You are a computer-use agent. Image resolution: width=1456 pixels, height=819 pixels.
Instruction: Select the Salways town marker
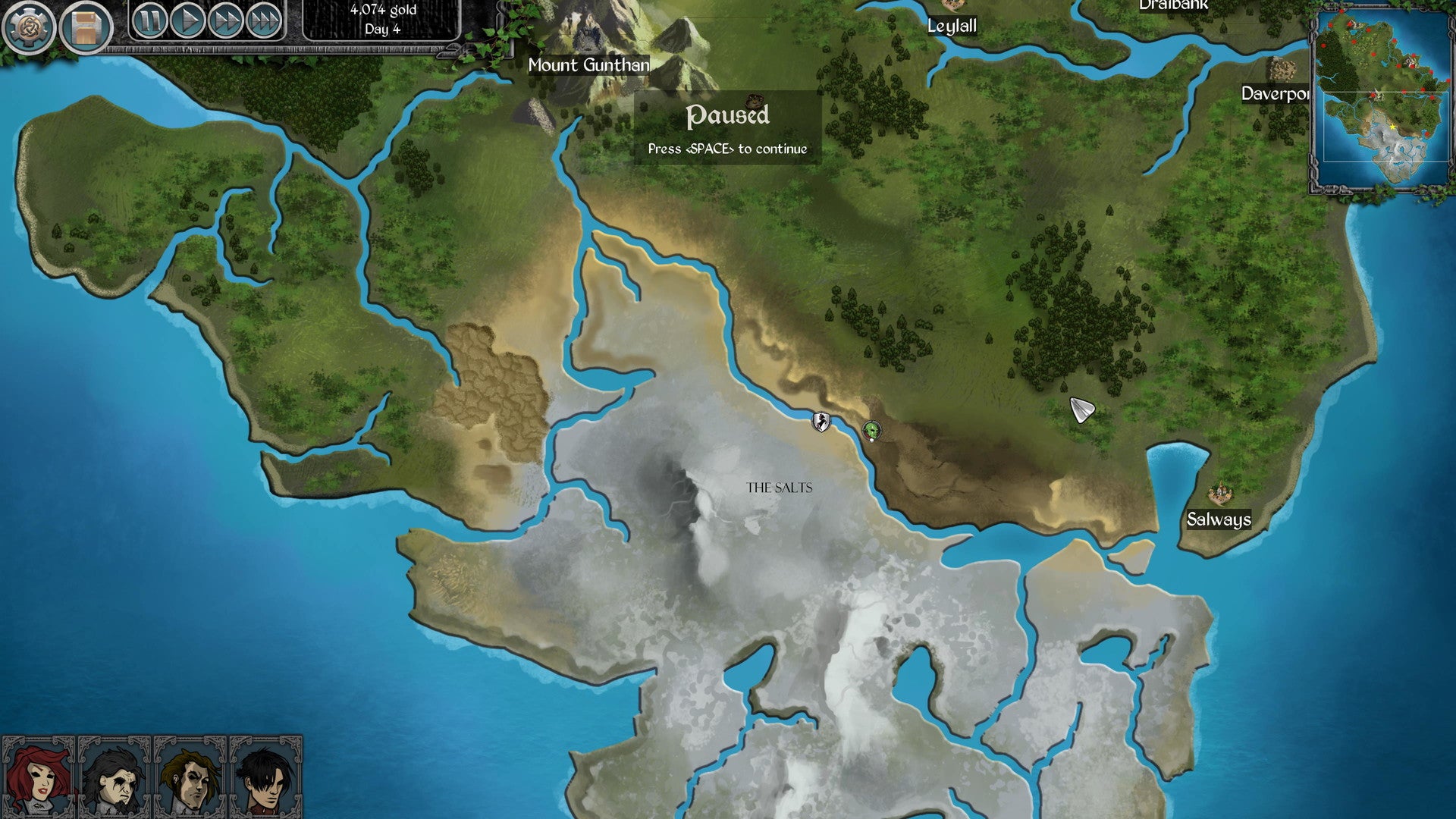(1219, 494)
